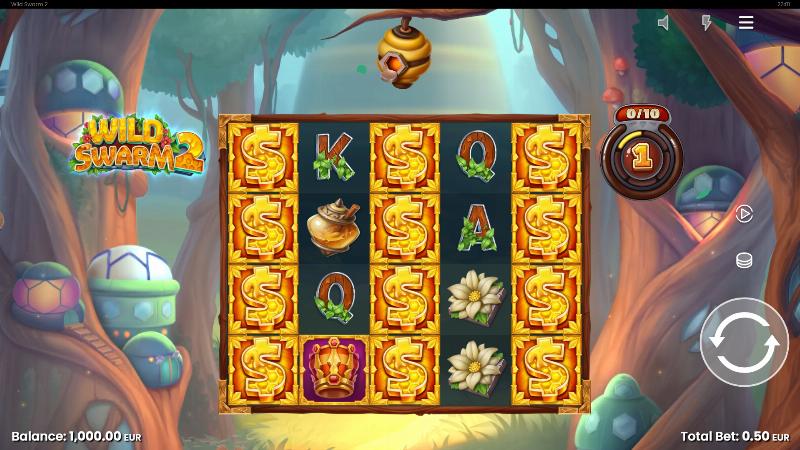Open the autoplay options
This screenshot has width=800, height=450.
click(x=744, y=213)
